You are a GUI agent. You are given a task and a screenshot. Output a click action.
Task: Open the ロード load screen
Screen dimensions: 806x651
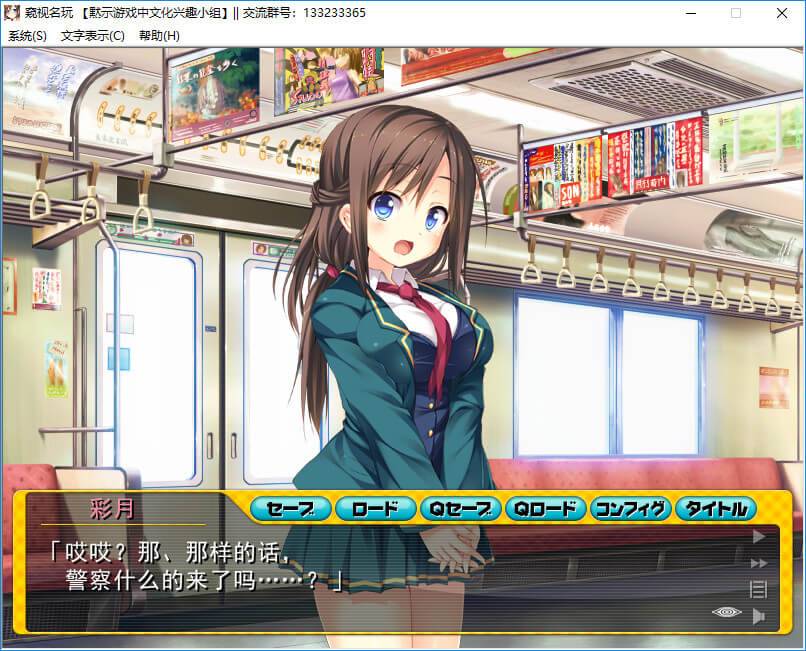click(x=375, y=509)
